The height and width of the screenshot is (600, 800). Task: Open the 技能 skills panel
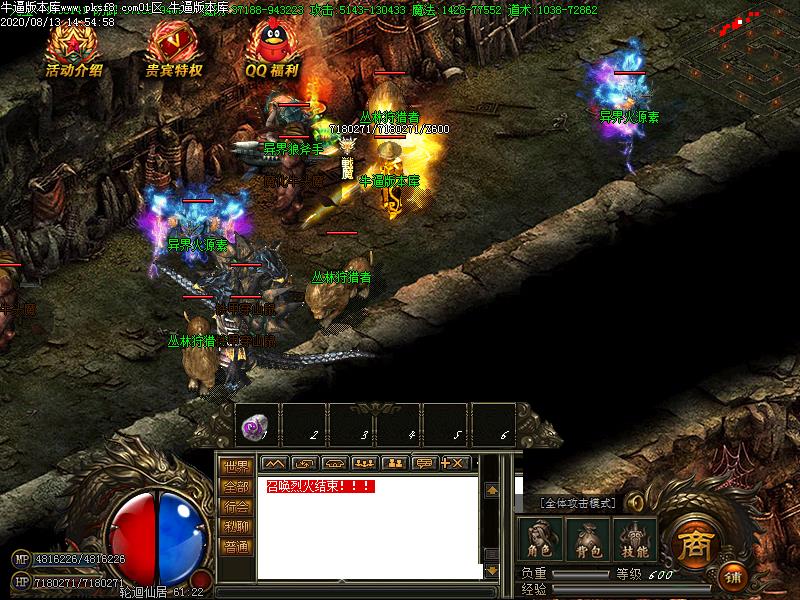(x=635, y=540)
